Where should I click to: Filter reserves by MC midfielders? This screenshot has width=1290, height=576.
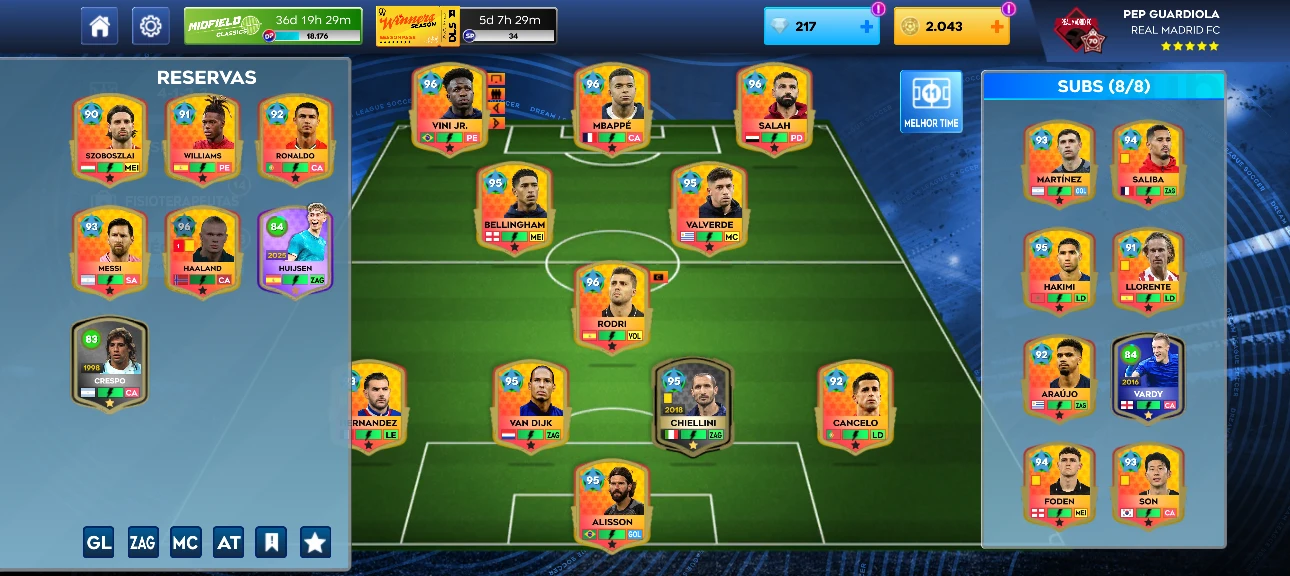185,542
